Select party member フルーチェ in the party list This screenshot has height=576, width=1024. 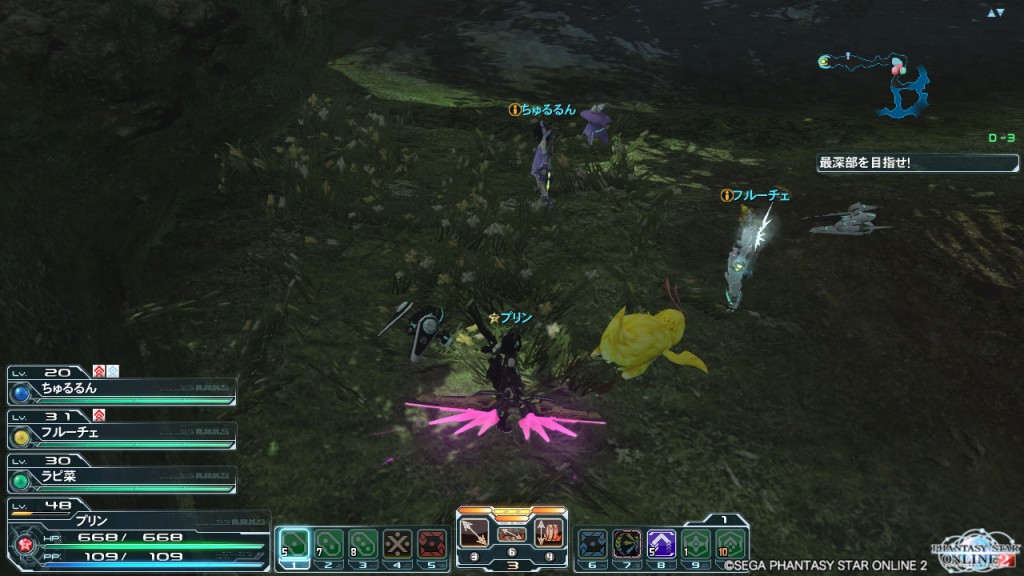point(120,435)
